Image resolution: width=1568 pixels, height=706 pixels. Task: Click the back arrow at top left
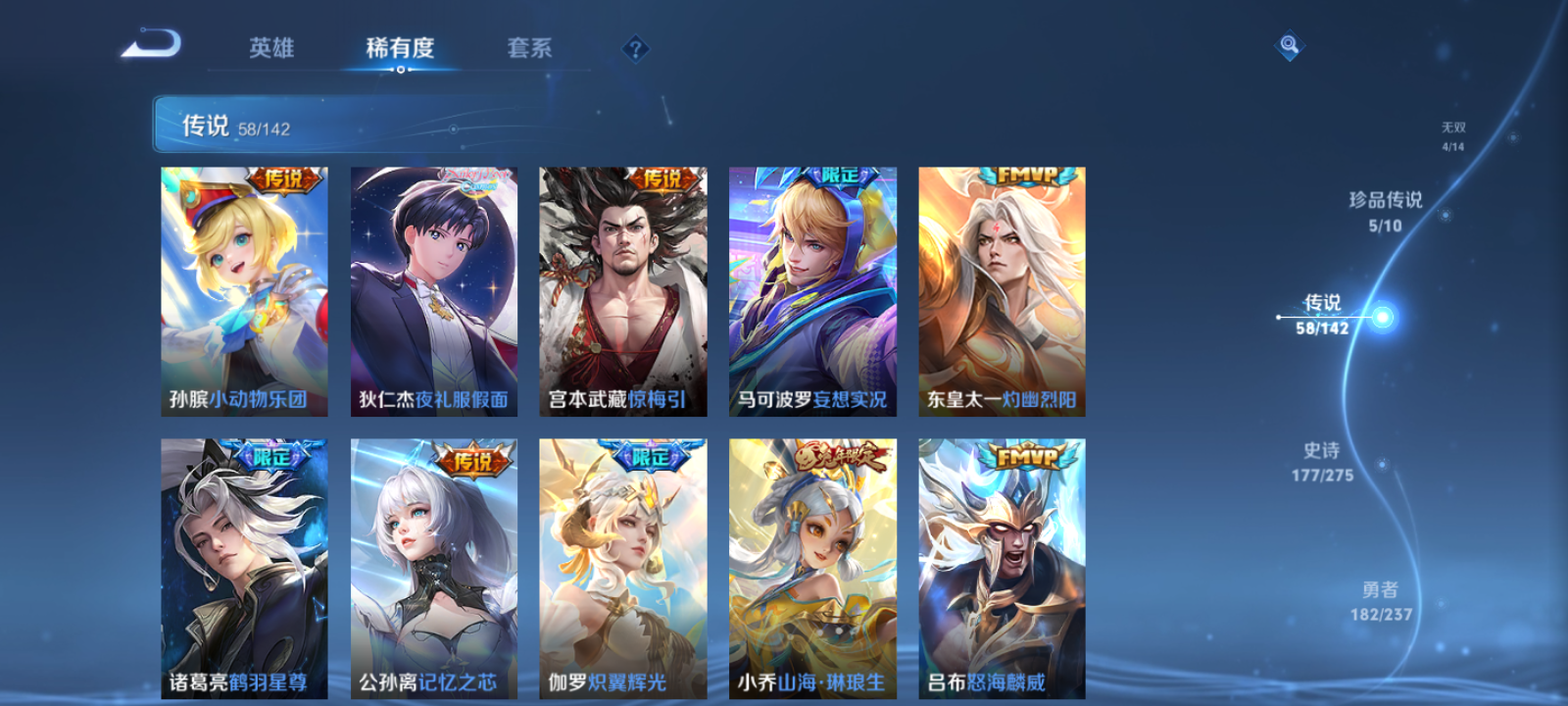coord(152,44)
